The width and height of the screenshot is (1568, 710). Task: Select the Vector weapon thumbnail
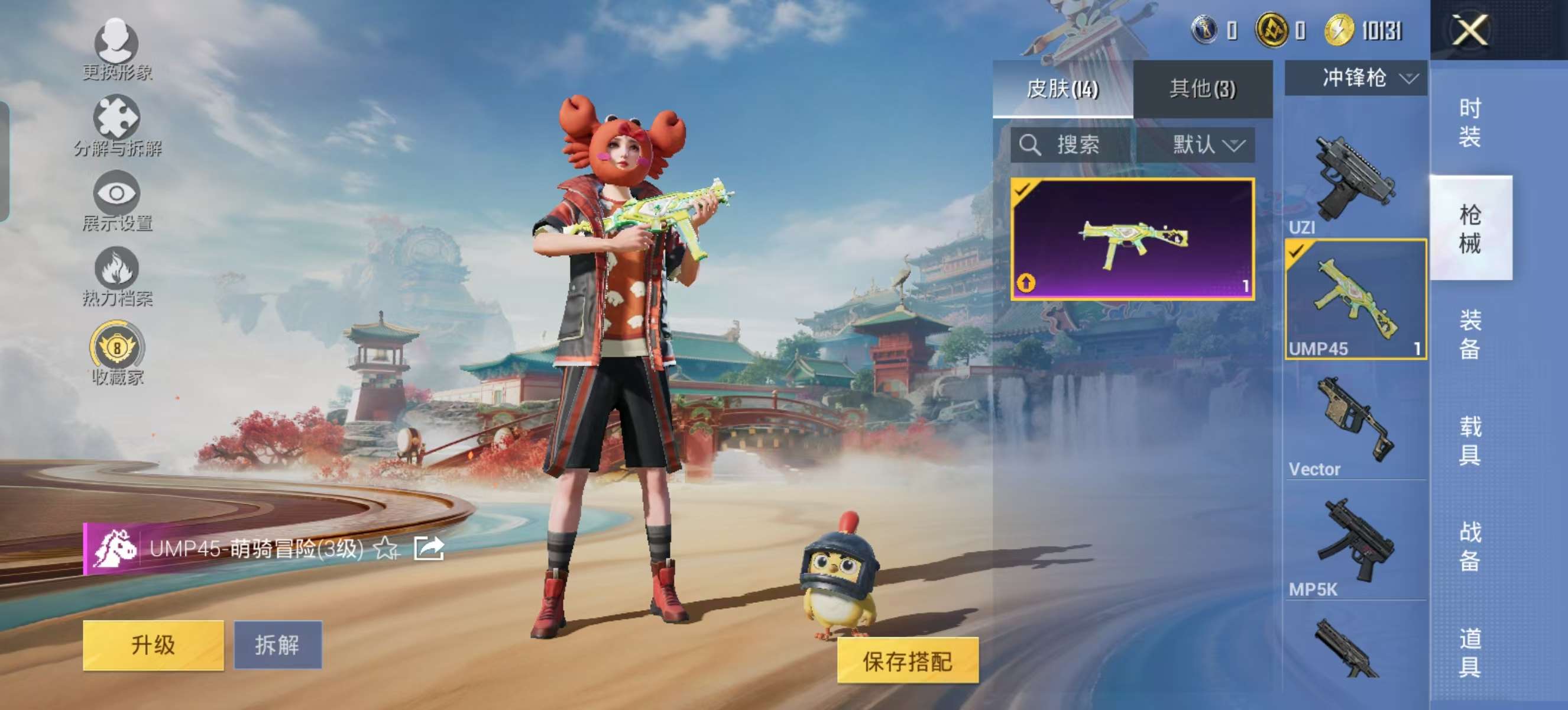(x=1355, y=419)
